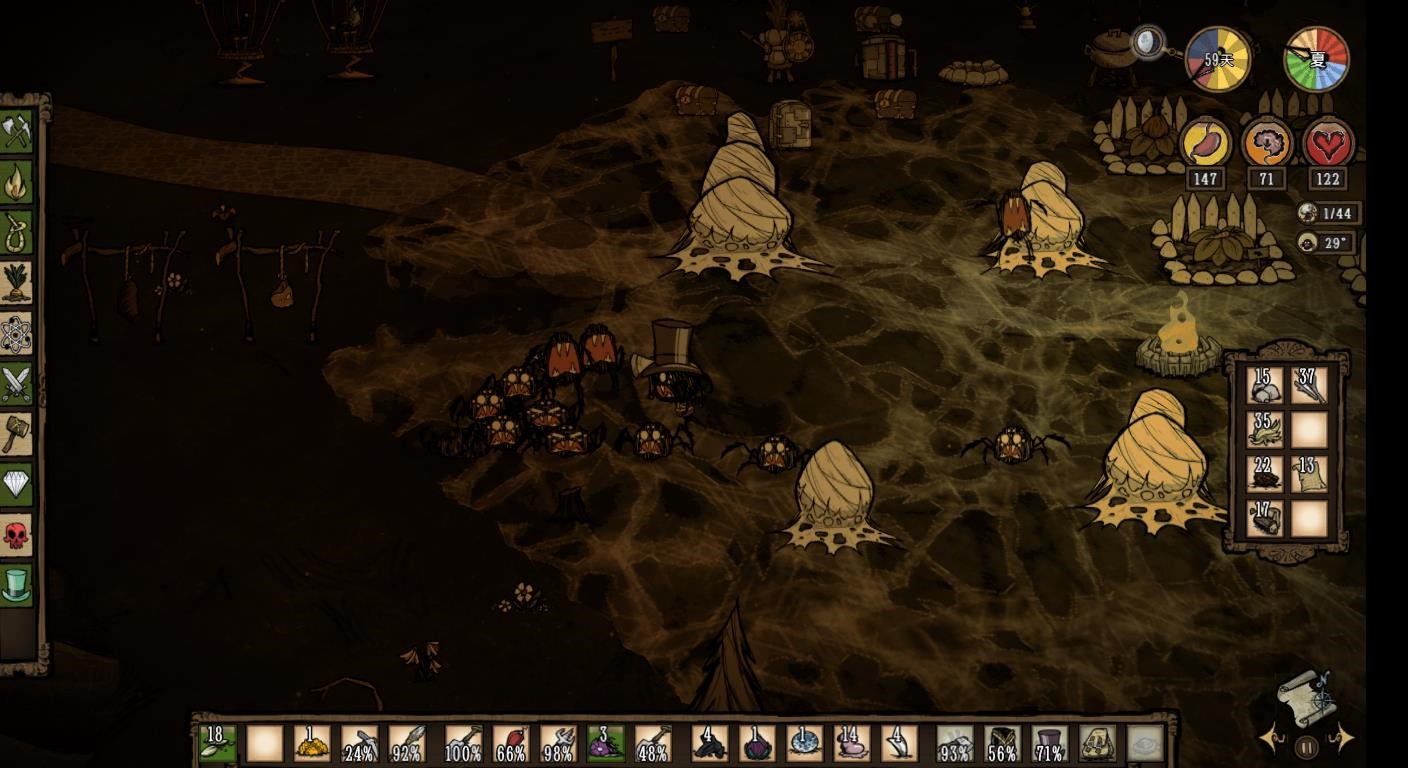The image size is (1408, 768).
Task: Select the backpack slot holding 17 logs
Action: tap(1265, 518)
